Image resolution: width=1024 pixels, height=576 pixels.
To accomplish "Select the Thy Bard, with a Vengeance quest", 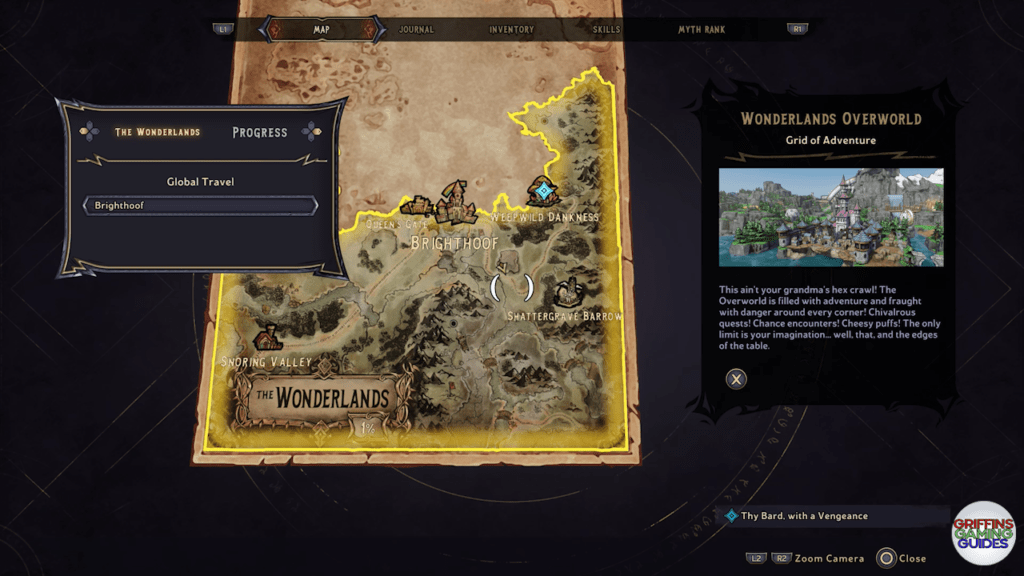I will pyautogui.click(x=804, y=516).
